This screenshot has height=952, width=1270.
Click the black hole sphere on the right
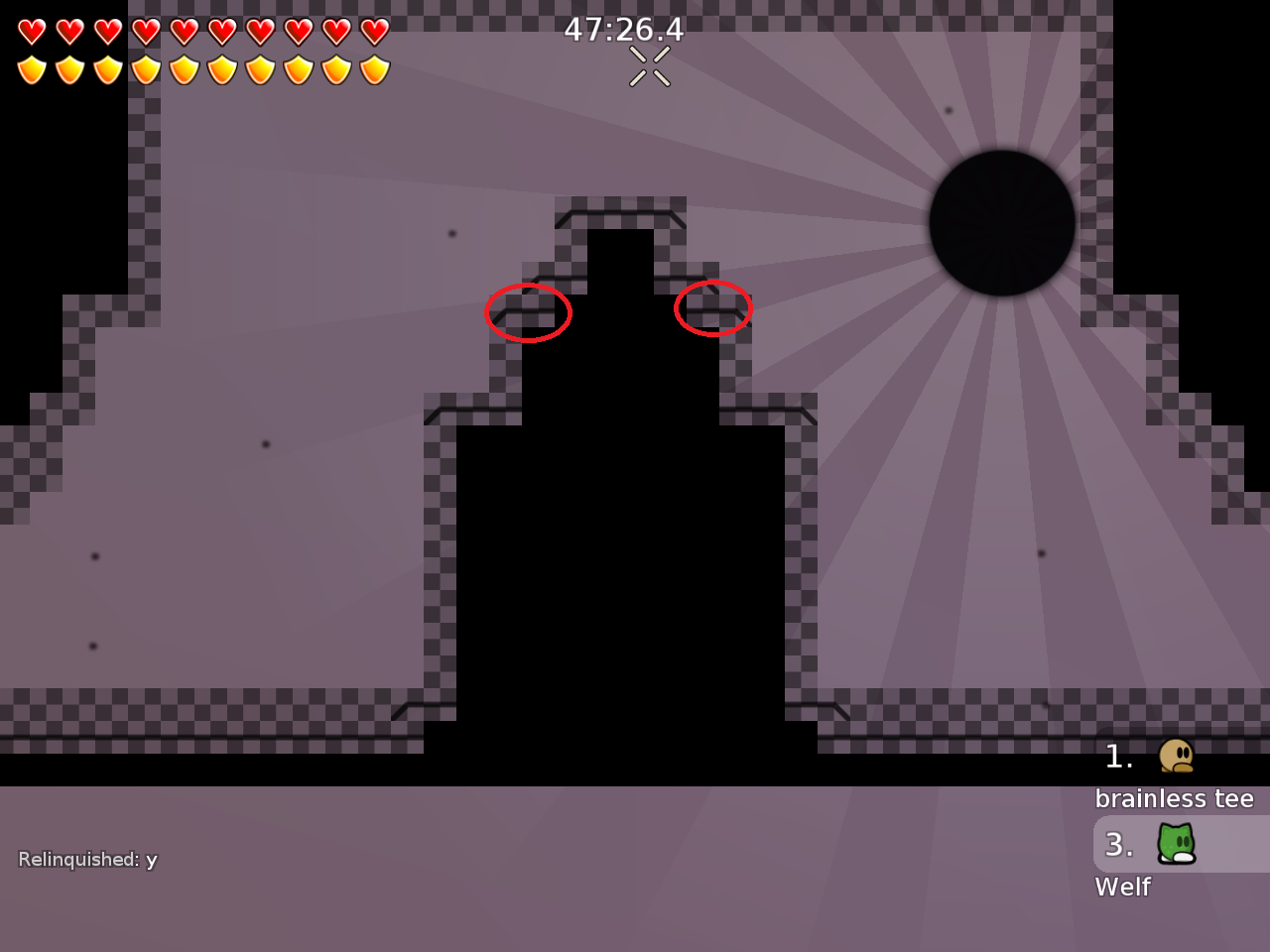1003,220
